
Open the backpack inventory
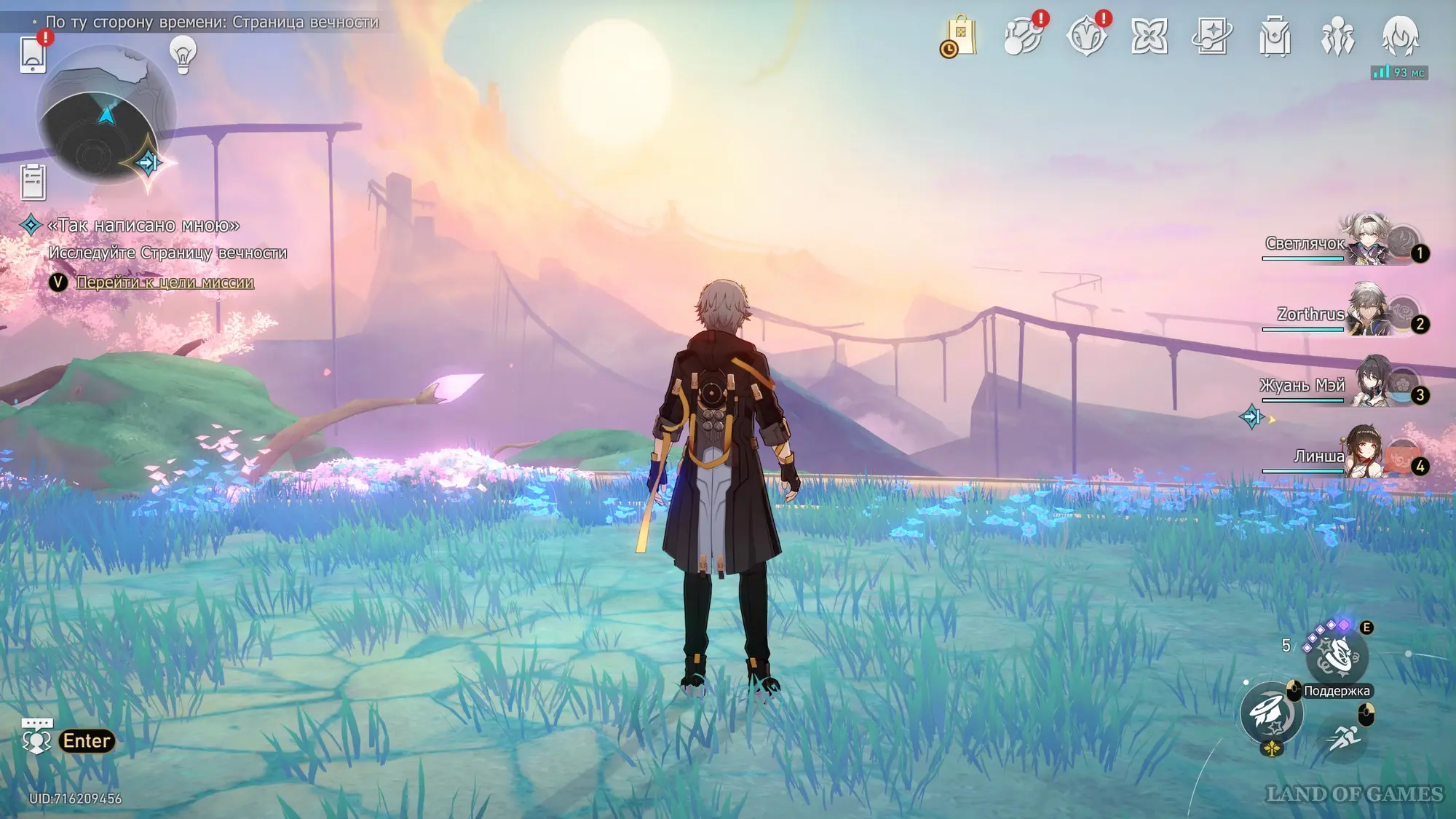click(x=1275, y=36)
